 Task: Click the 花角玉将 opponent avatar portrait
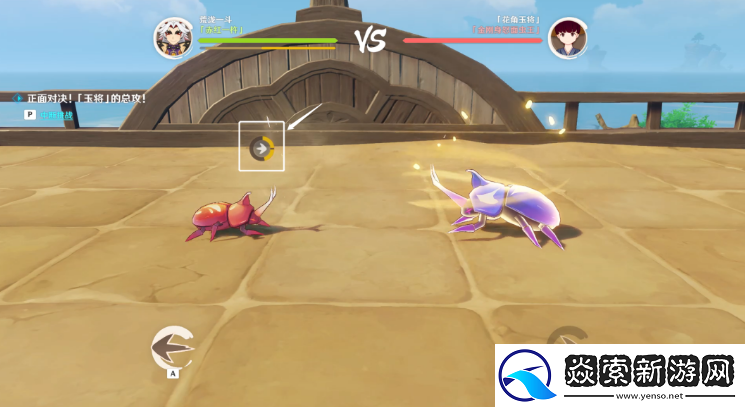[567, 38]
